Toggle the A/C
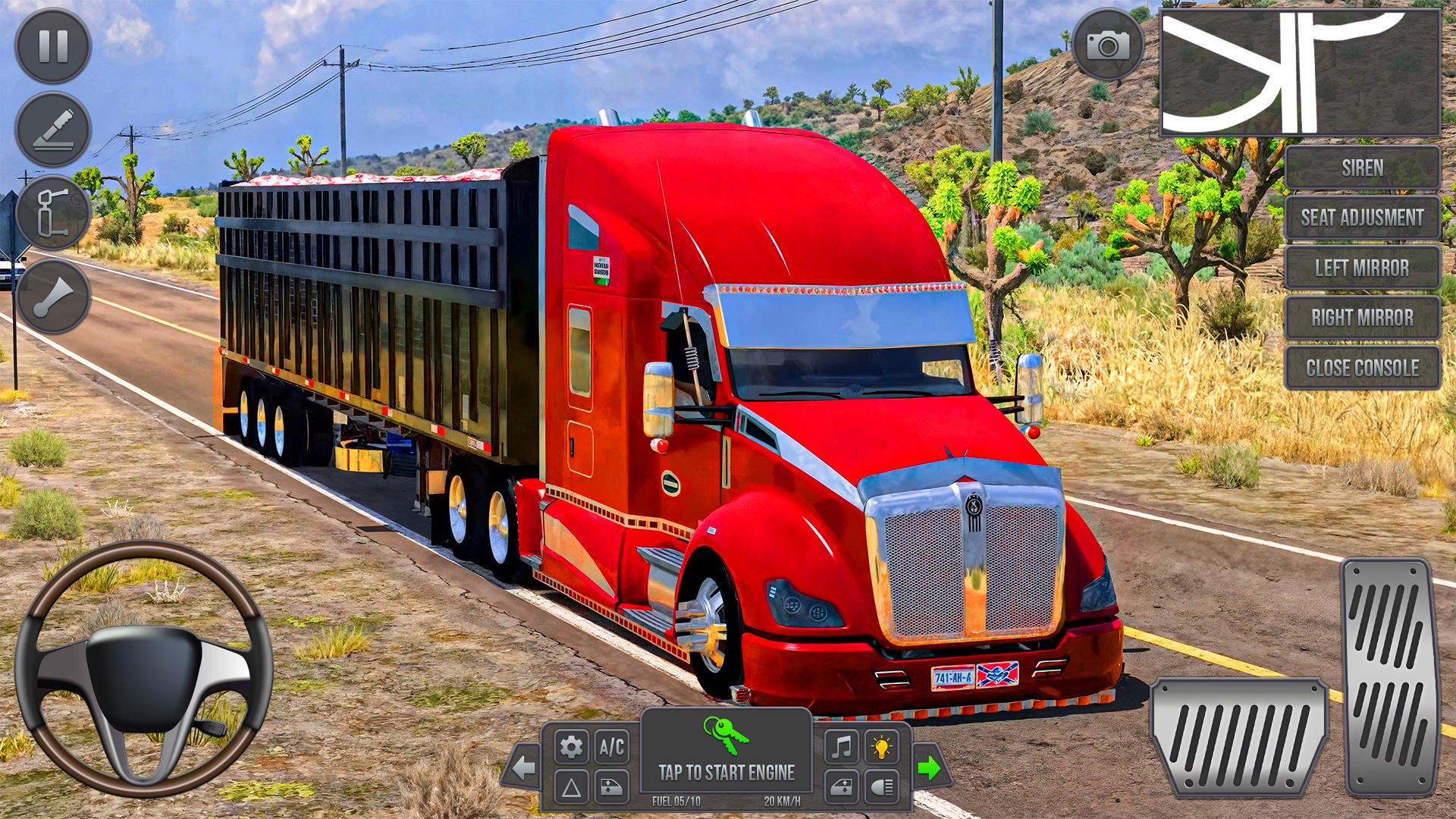Screen dimensions: 1456x819 coord(611,746)
